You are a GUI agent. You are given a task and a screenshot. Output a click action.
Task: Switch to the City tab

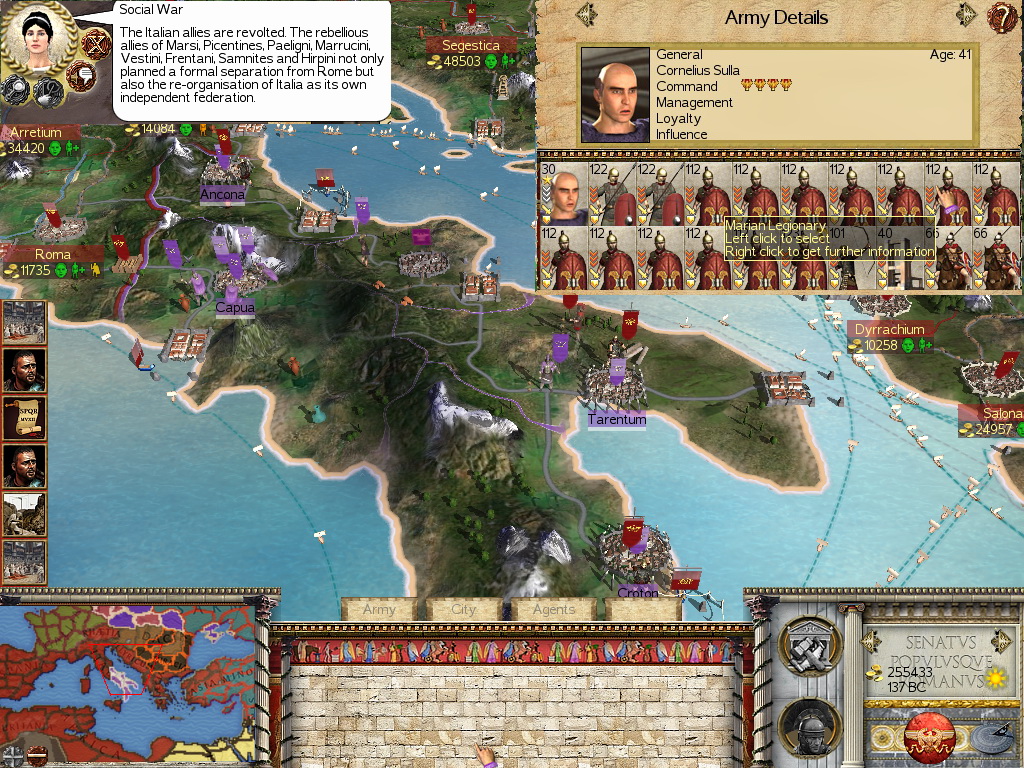464,609
